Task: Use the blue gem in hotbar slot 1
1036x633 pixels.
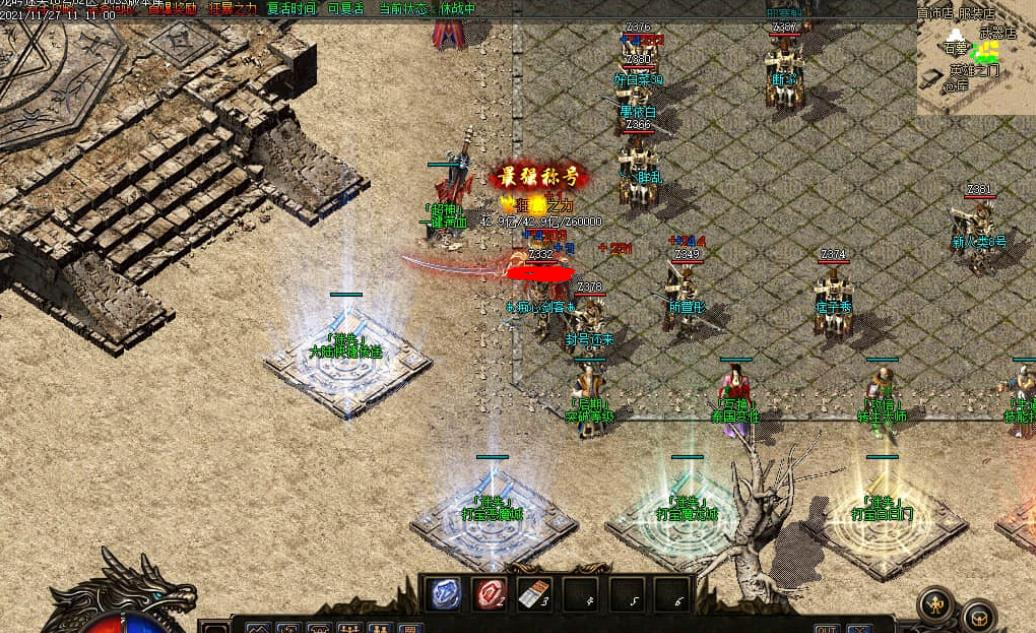Action: pos(444,594)
